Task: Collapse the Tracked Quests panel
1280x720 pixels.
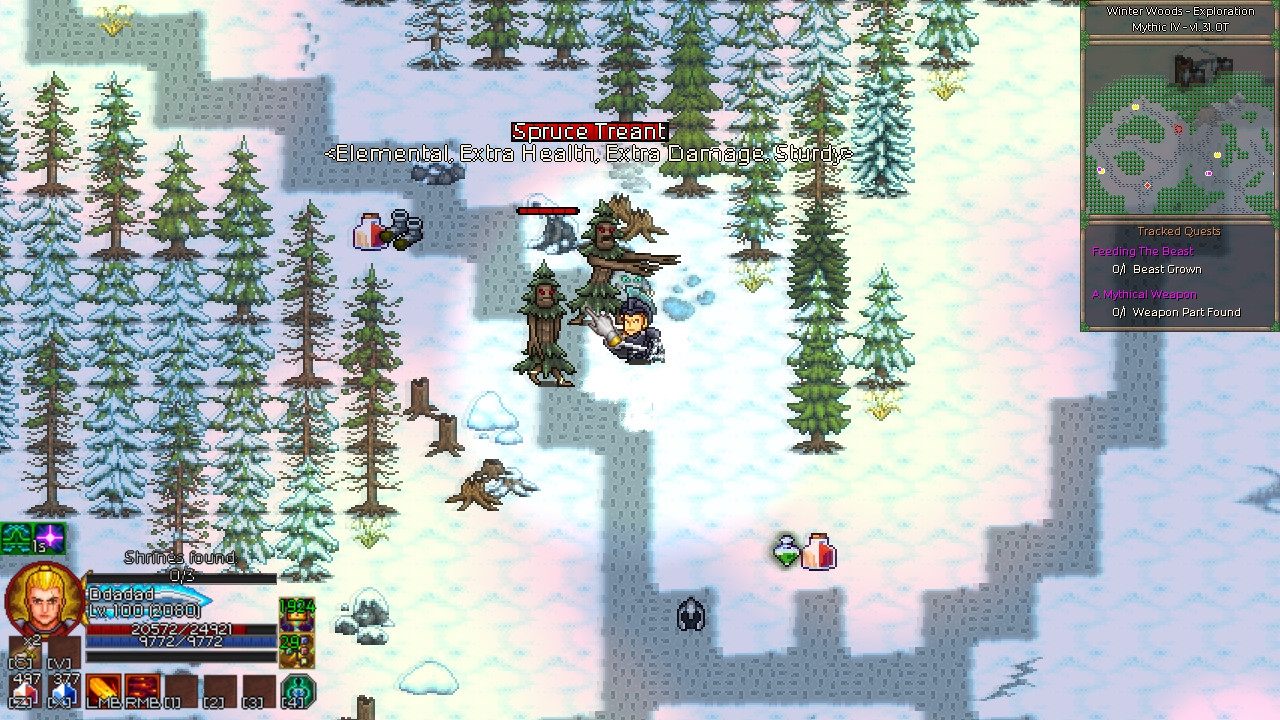Action: (1179, 231)
